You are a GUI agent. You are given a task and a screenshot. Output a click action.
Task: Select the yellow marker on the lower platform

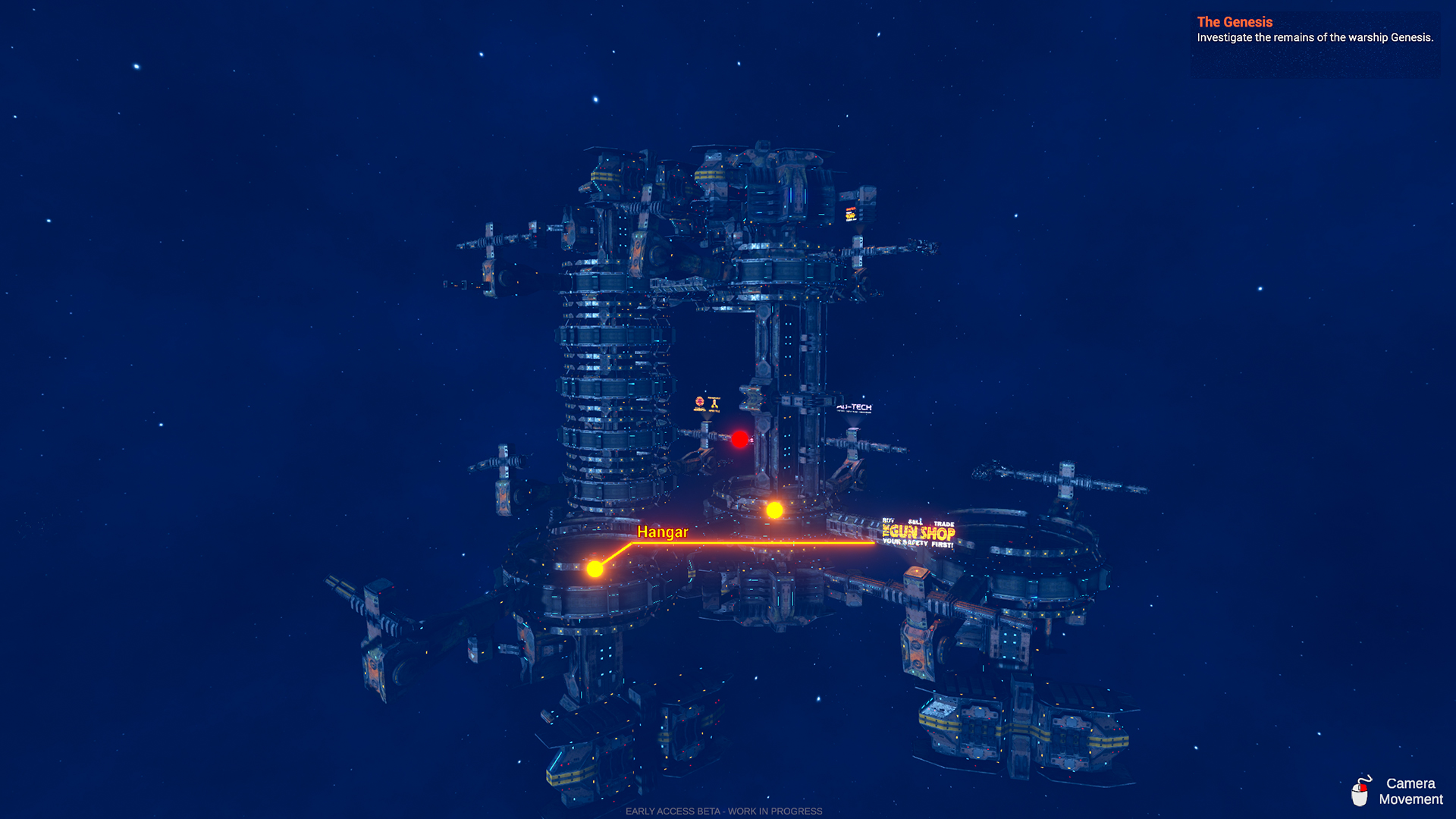(595, 567)
